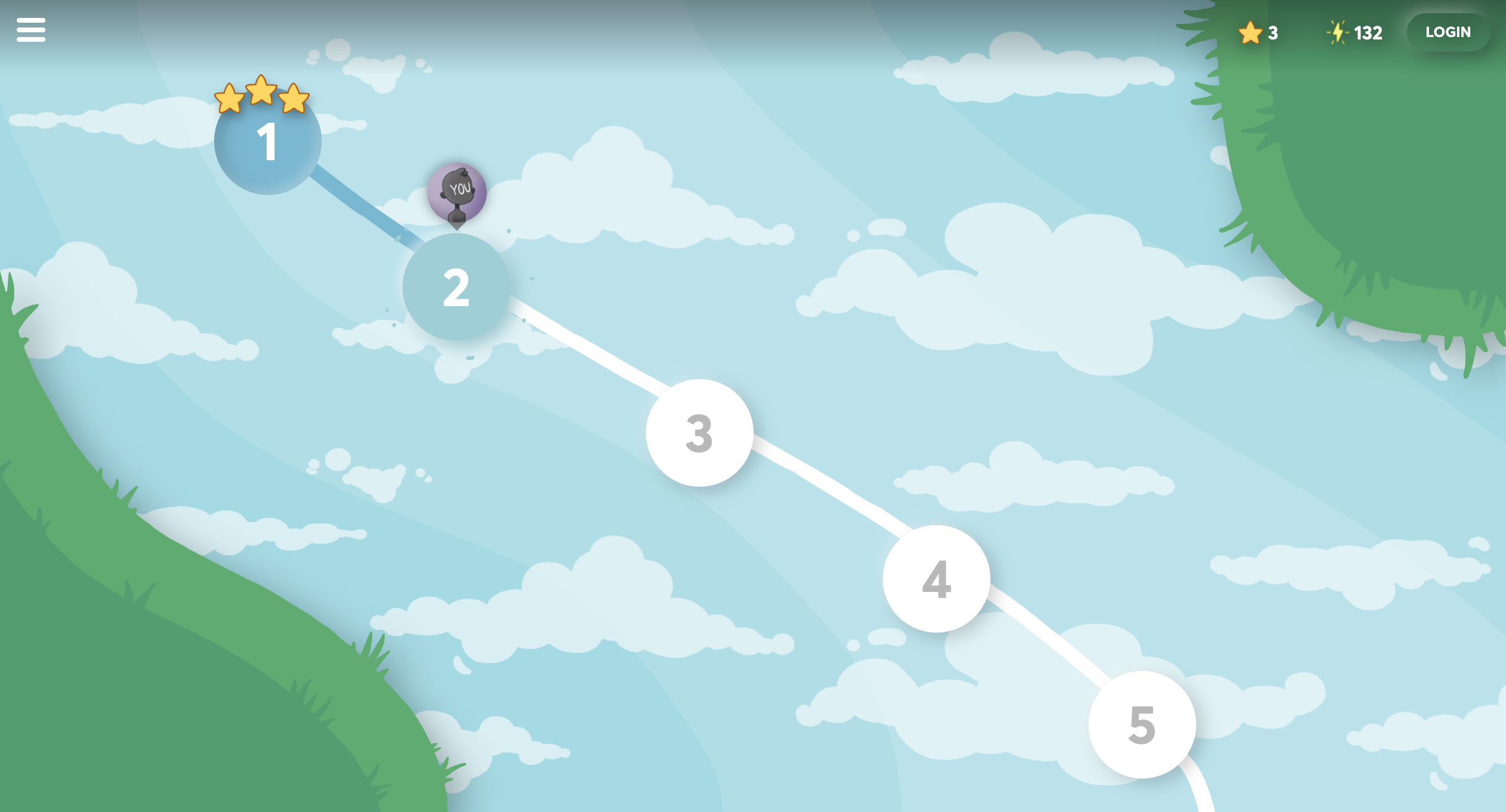This screenshot has height=812, width=1506.
Task: Open the hamburger menu
Action: [31, 30]
